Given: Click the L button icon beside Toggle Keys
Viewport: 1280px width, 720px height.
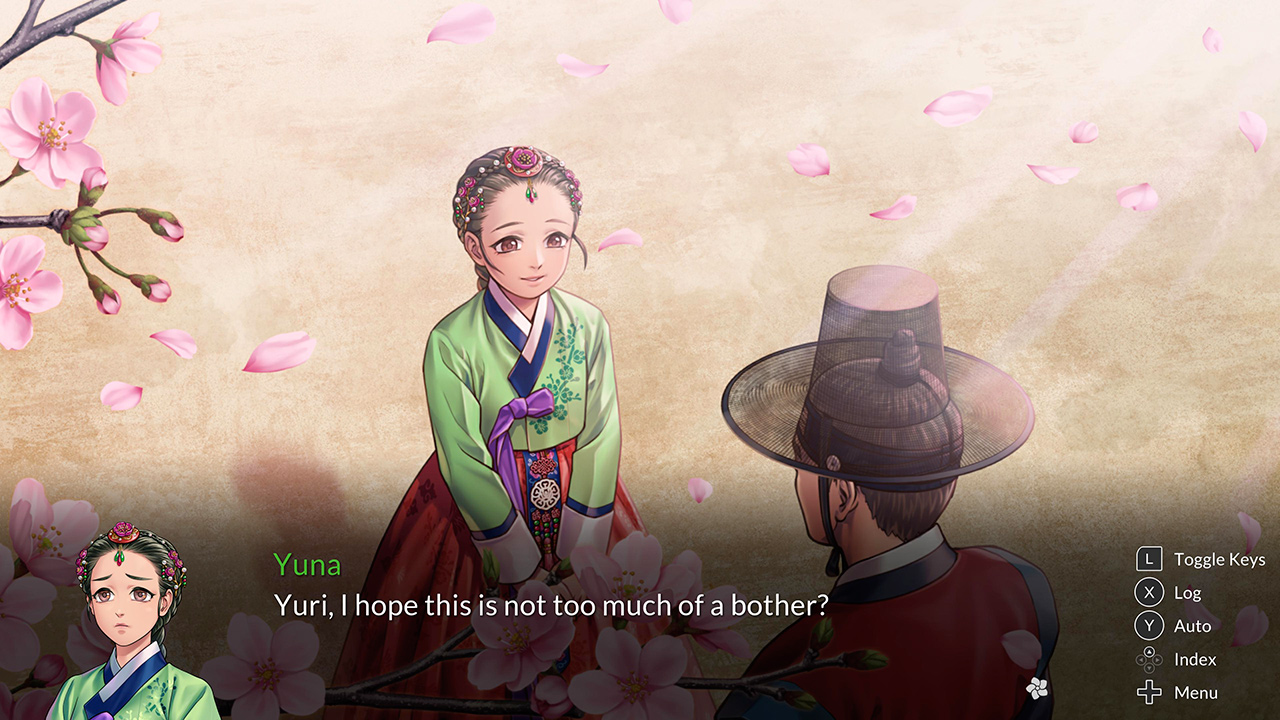Looking at the screenshot, I should (1148, 559).
